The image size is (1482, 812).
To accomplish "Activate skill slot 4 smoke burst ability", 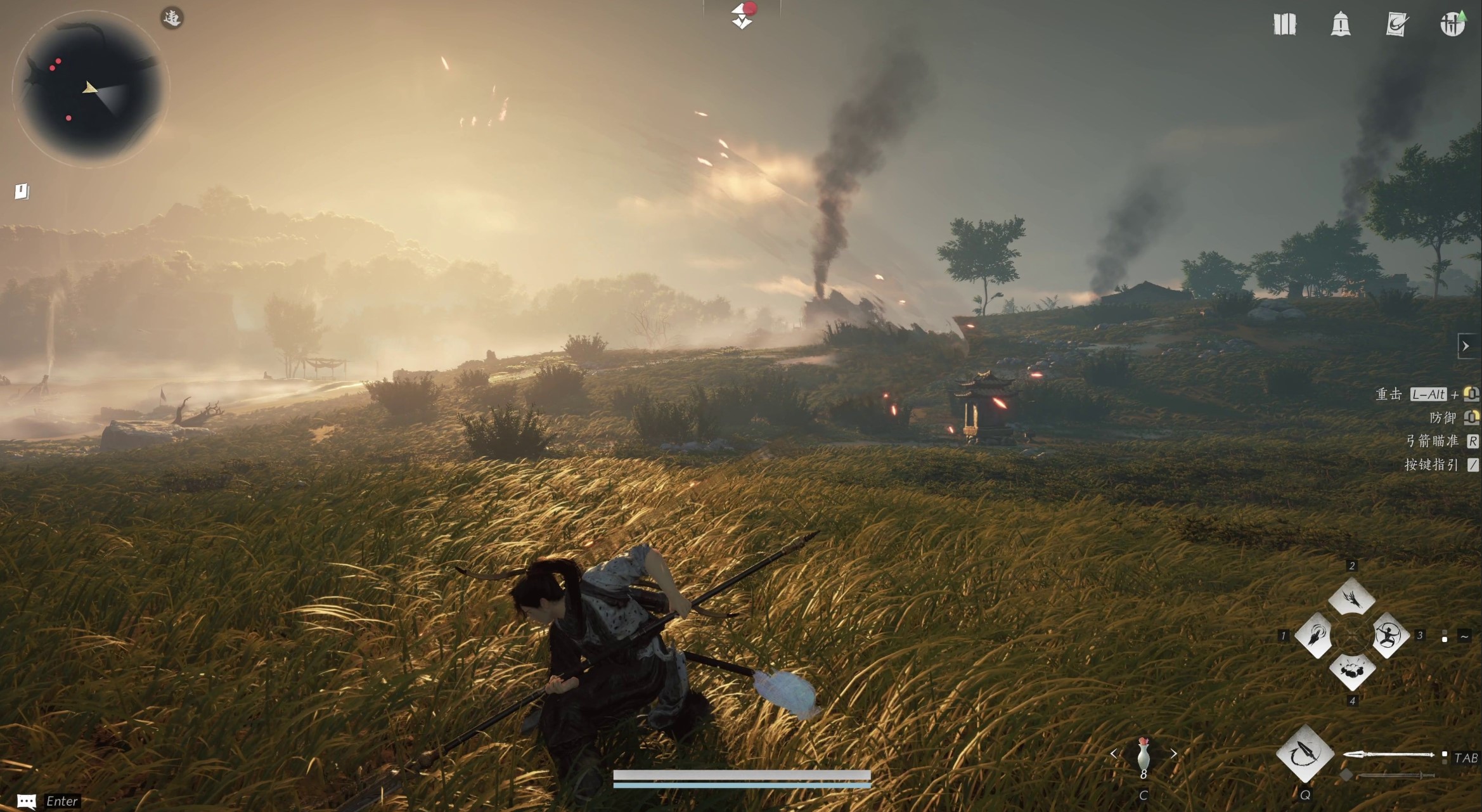I will coord(1351,671).
